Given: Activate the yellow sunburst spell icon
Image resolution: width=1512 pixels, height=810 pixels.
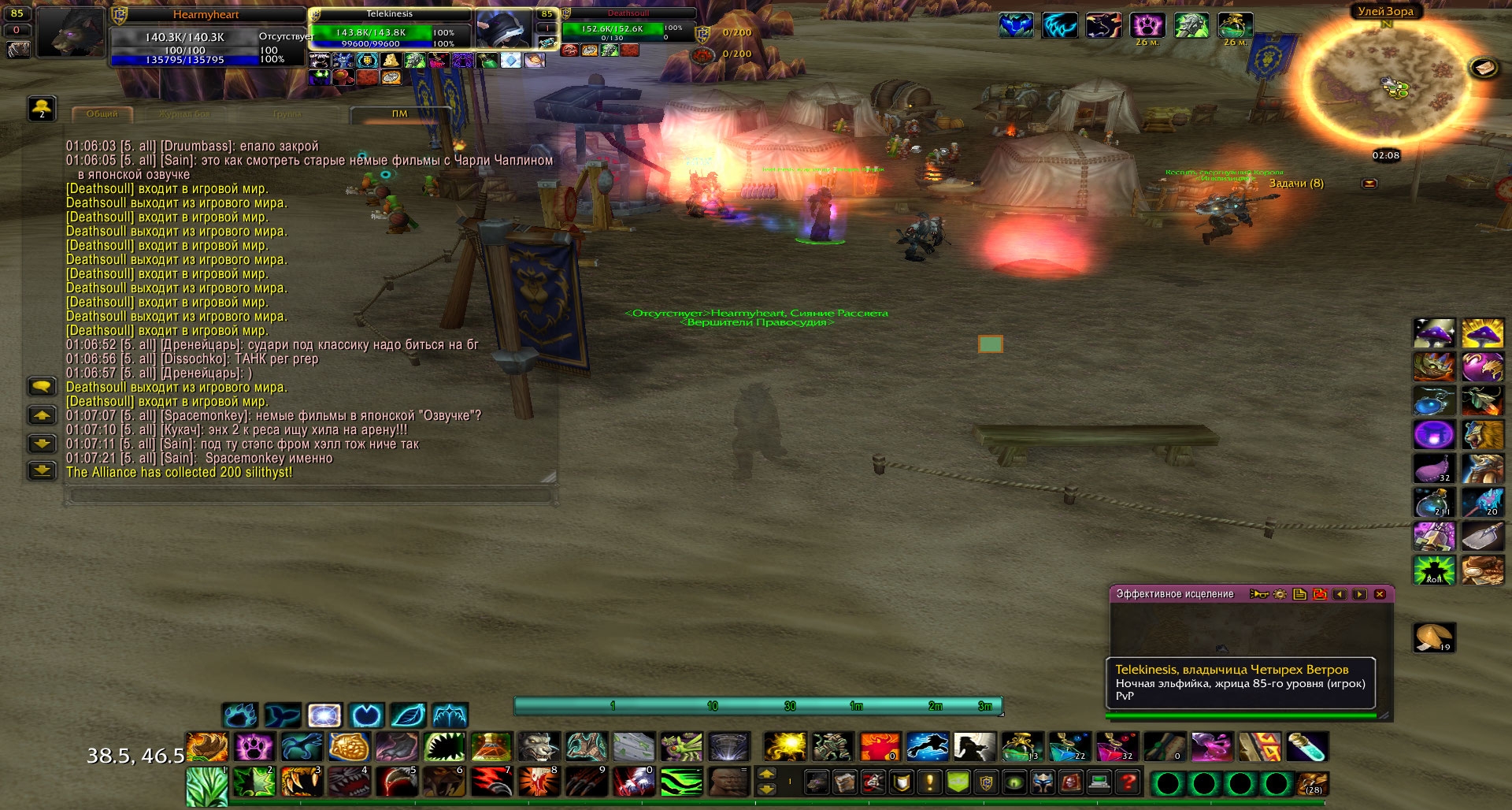Looking at the screenshot, I should pos(785,747).
